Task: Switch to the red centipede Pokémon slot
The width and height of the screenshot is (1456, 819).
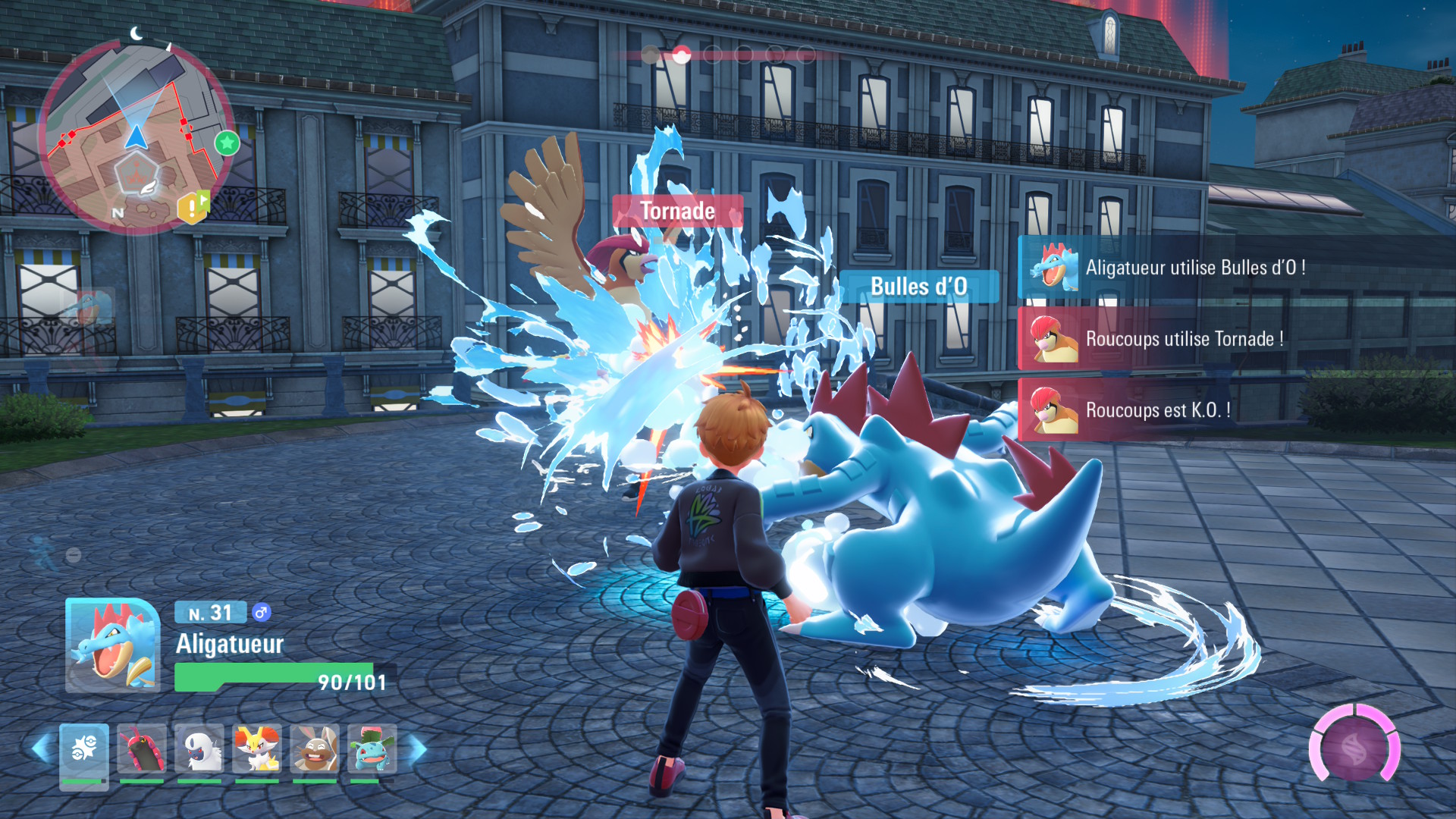Action: [142, 751]
